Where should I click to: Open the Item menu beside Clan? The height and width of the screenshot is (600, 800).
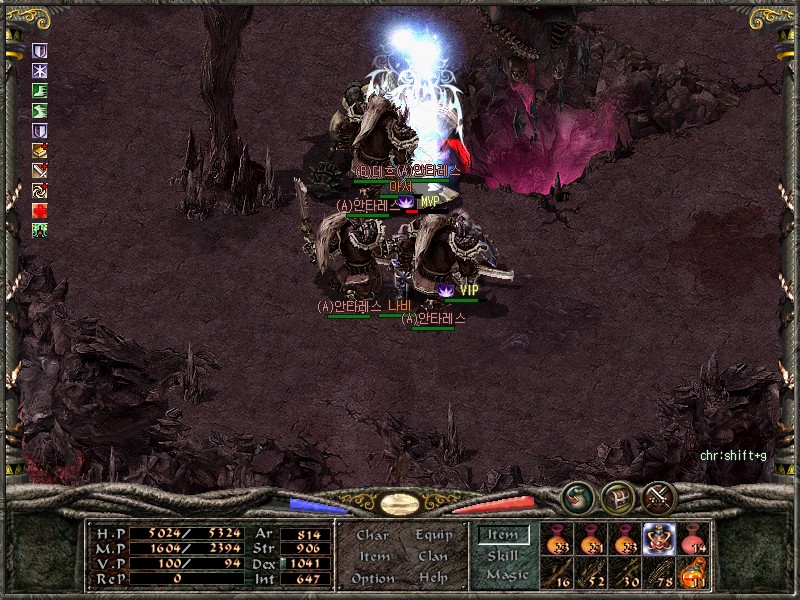tap(374, 556)
